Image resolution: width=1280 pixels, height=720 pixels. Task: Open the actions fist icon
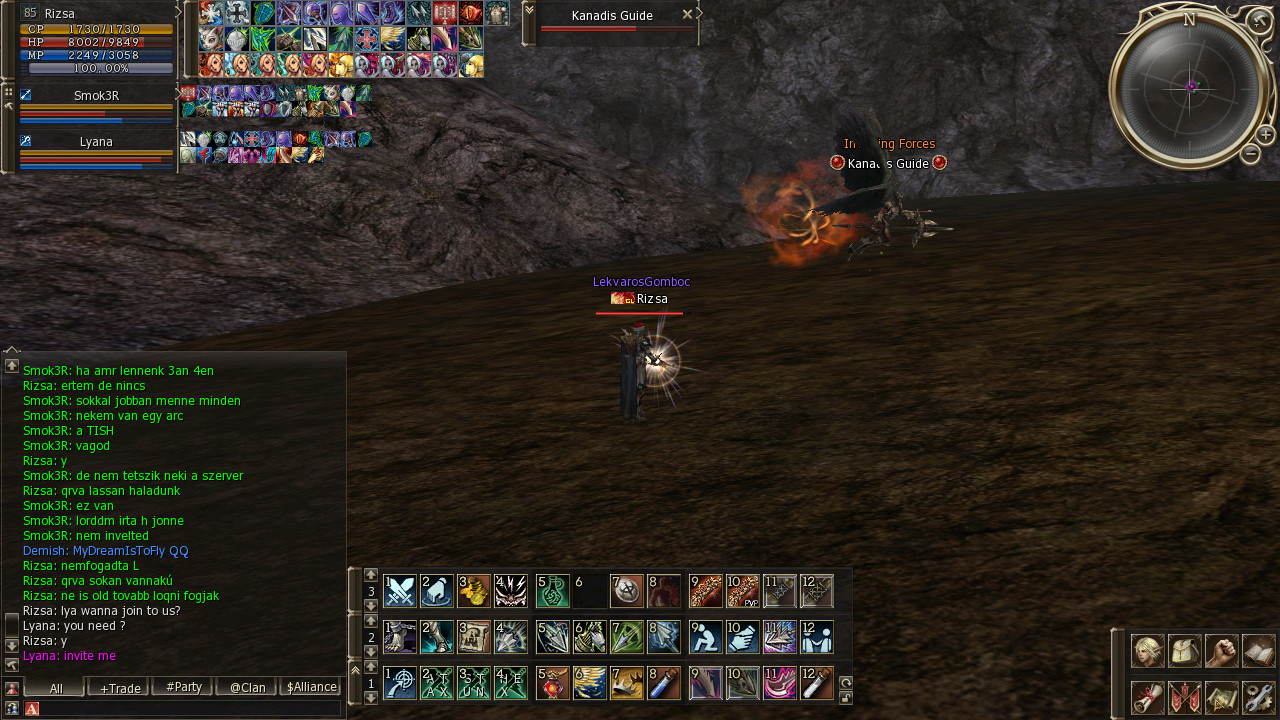pos(1221,651)
